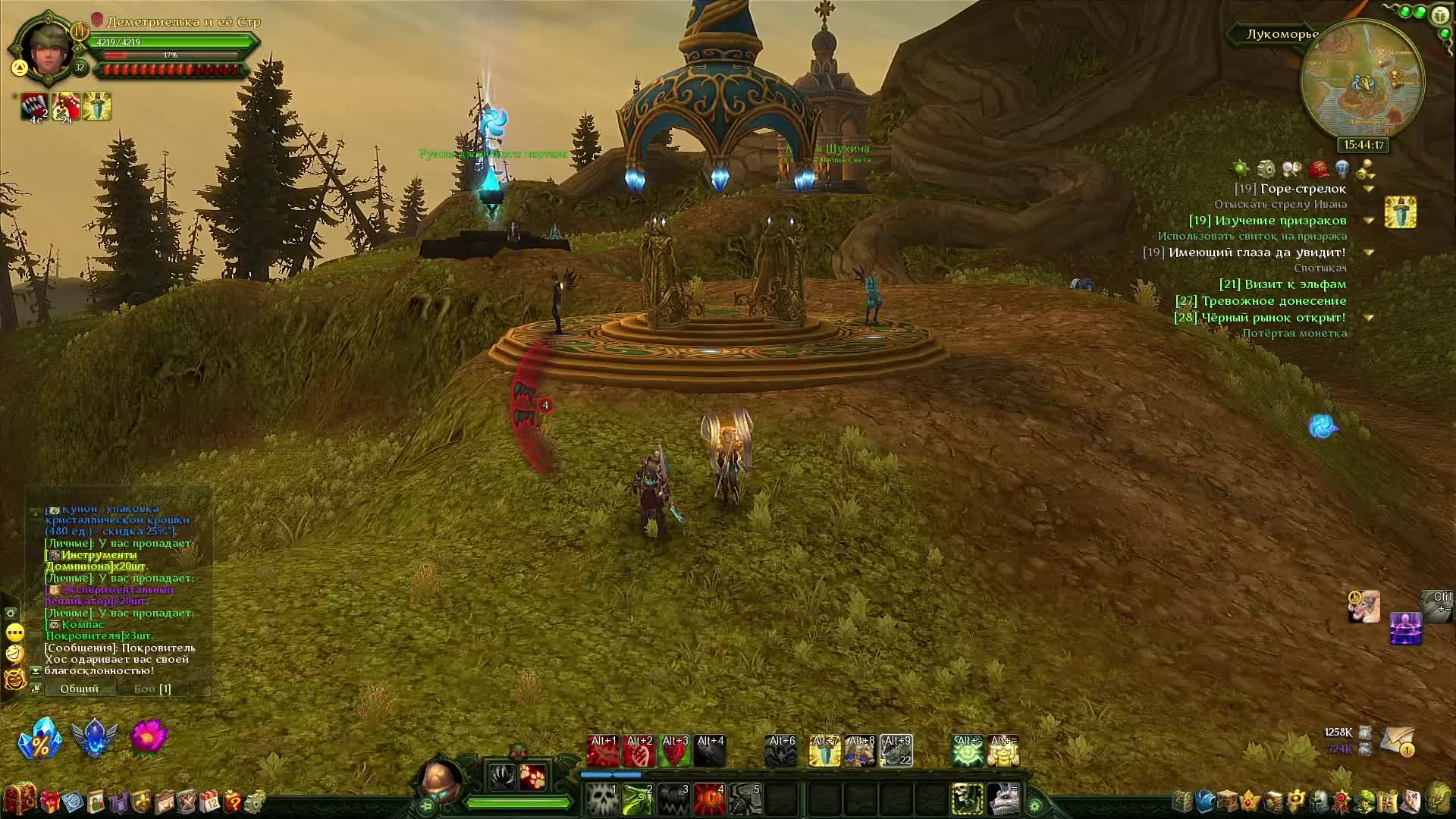Image resolution: width=1456 pixels, height=819 pixels.
Task: Activate the skull ability in slot 1
Action: (x=602, y=799)
